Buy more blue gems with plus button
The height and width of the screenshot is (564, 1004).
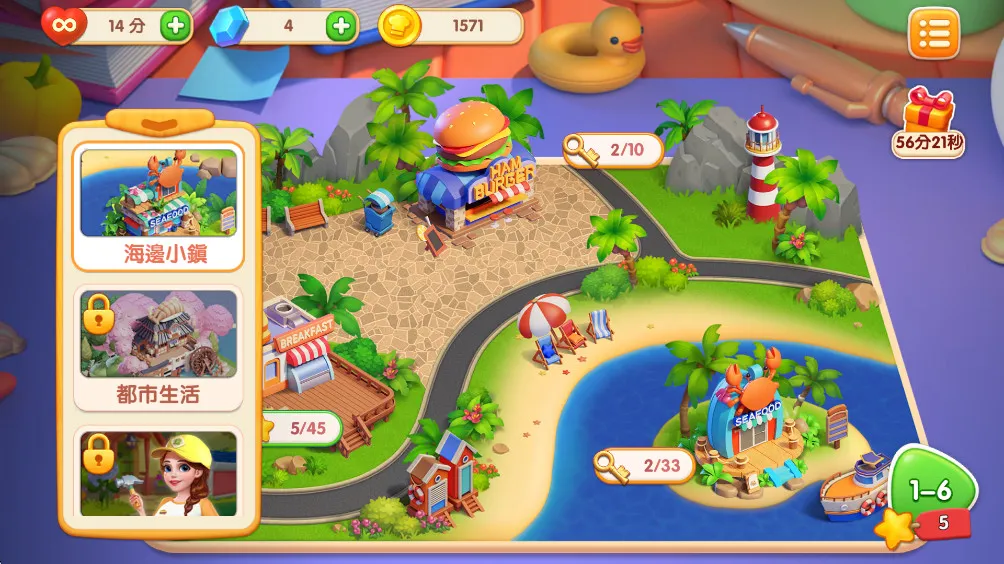click(341, 26)
